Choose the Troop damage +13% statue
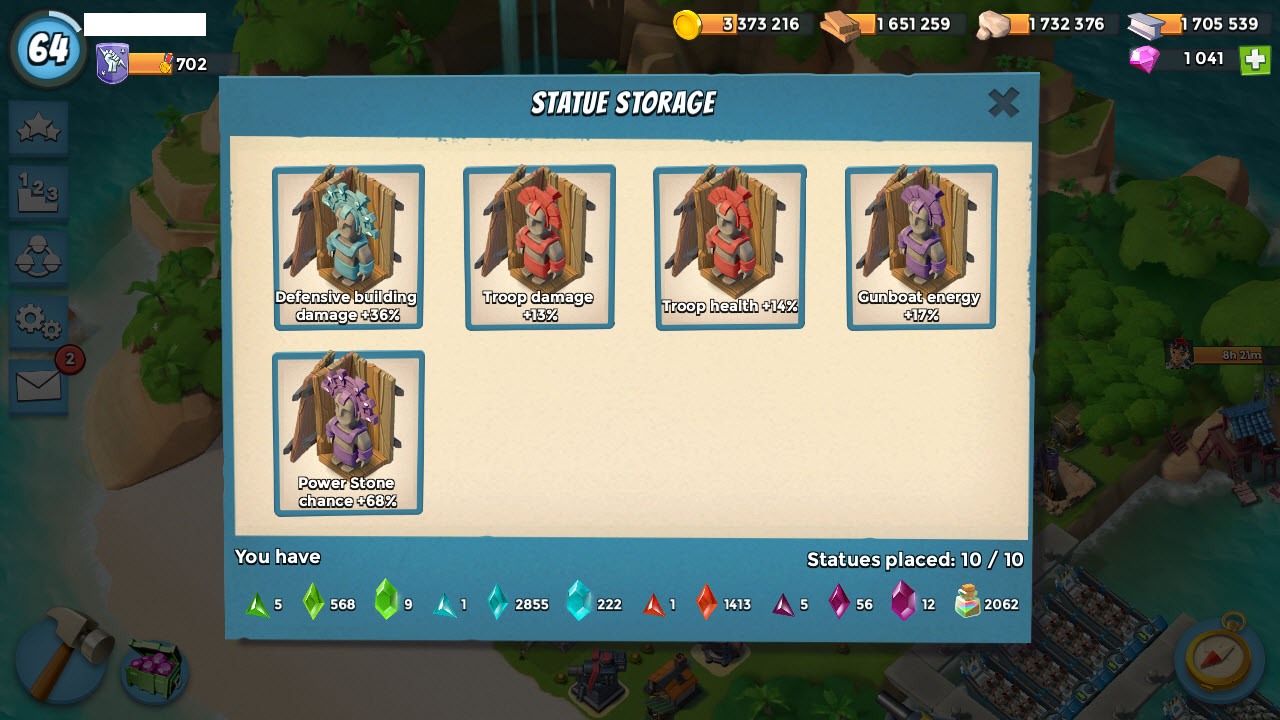 (x=539, y=247)
